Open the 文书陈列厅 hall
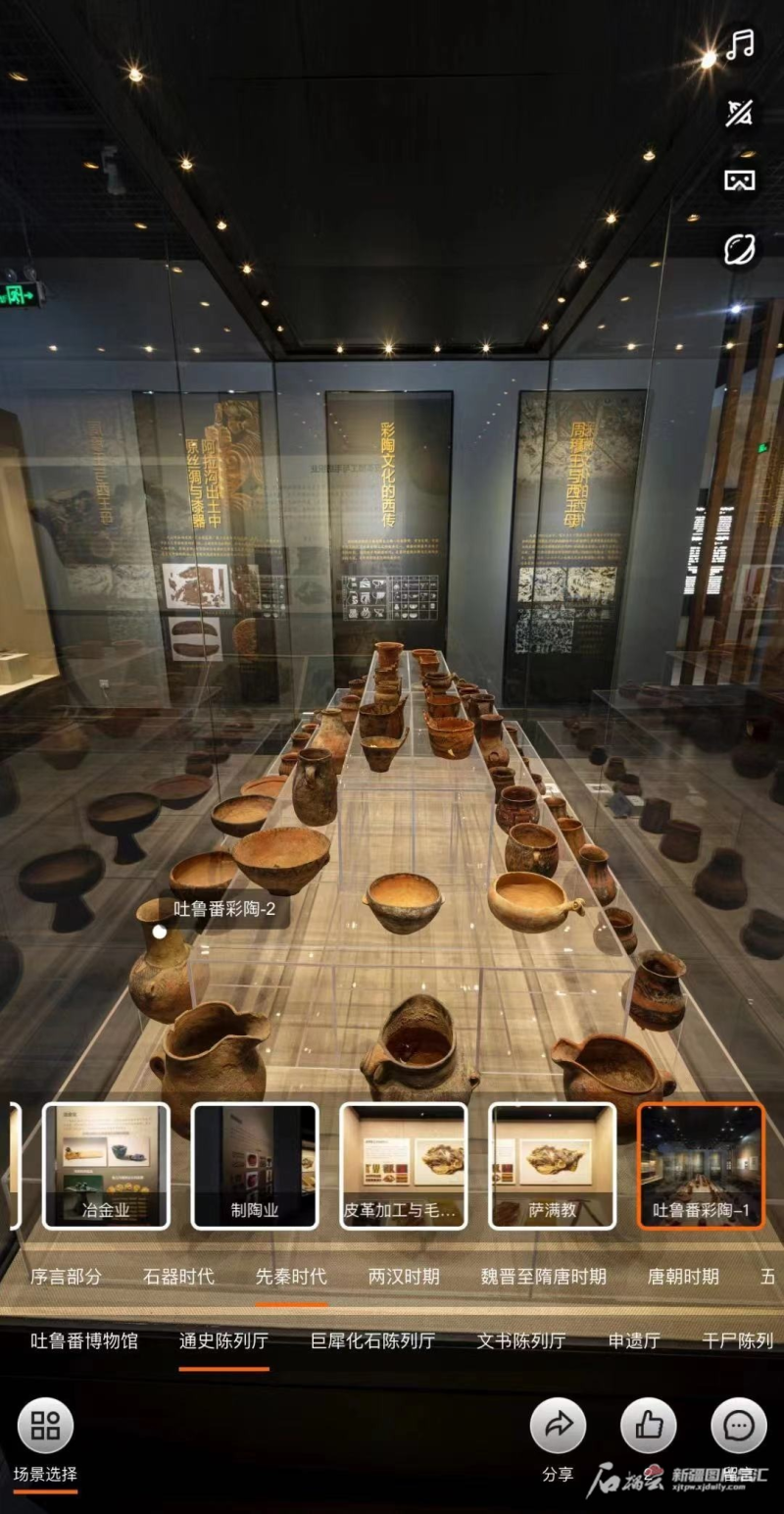 pyautogui.click(x=521, y=1341)
